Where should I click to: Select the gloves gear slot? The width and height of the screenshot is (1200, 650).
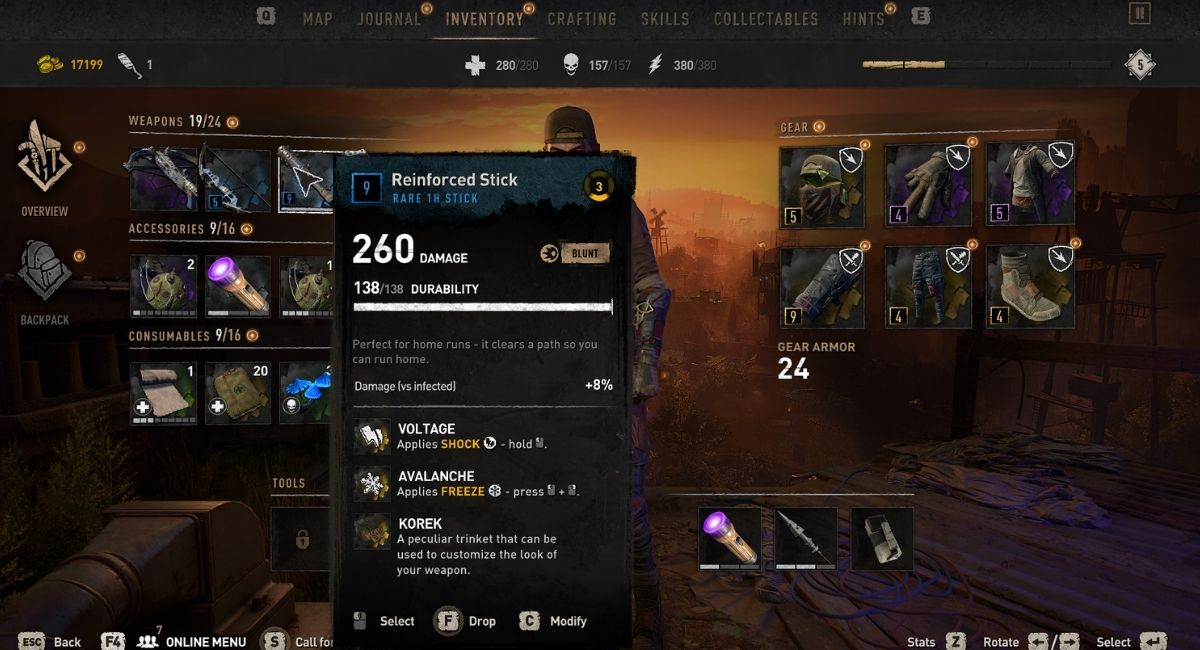point(927,185)
